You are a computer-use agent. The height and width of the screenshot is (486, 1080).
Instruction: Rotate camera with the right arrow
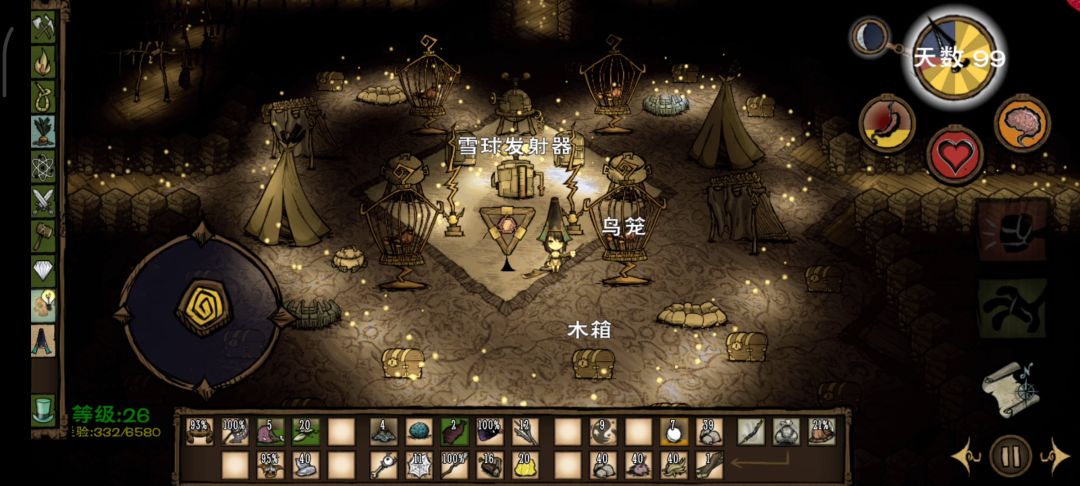coord(1056,457)
